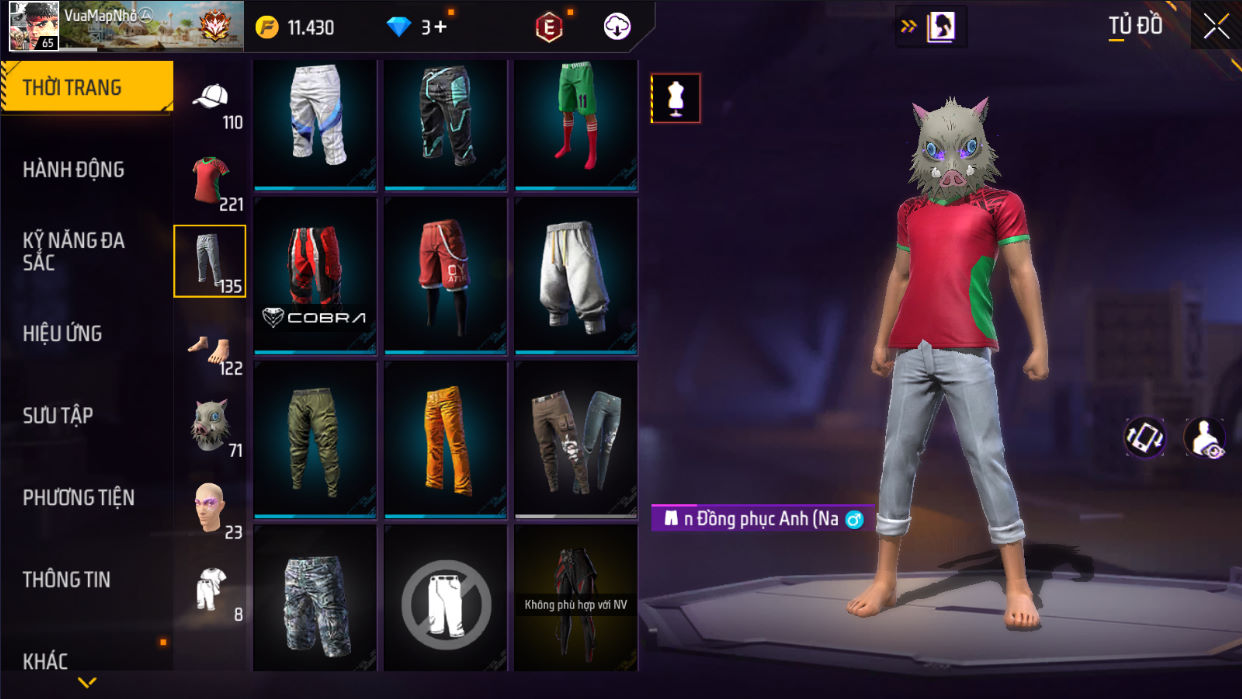Select the orange pants item
Screen dimensions: 1242x699
point(445,438)
